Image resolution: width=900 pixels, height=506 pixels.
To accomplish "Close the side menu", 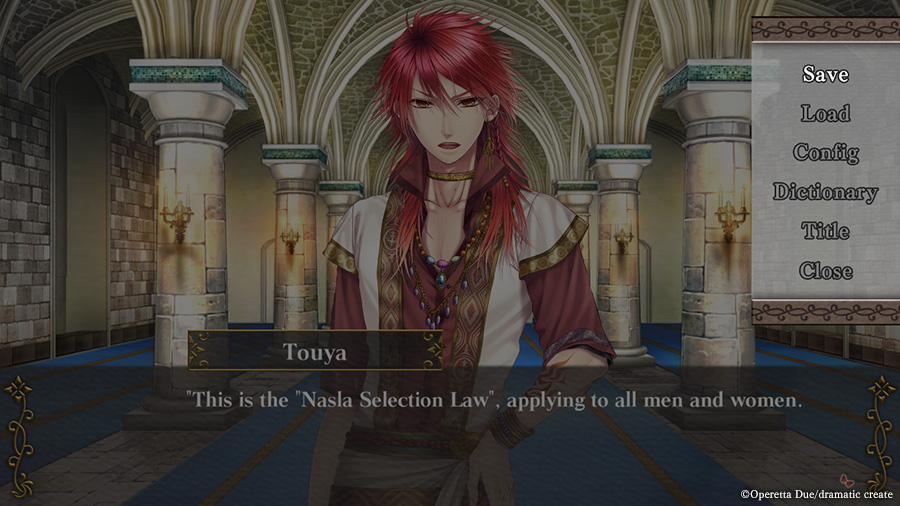I will click(825, 270).
